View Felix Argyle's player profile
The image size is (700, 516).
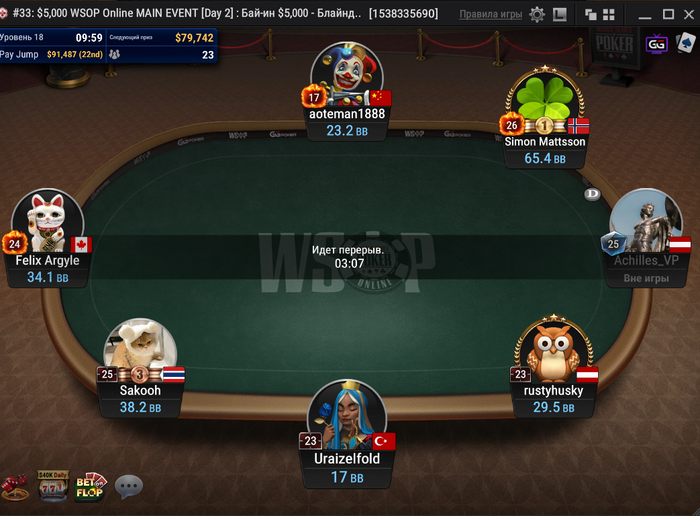(47, 223)
